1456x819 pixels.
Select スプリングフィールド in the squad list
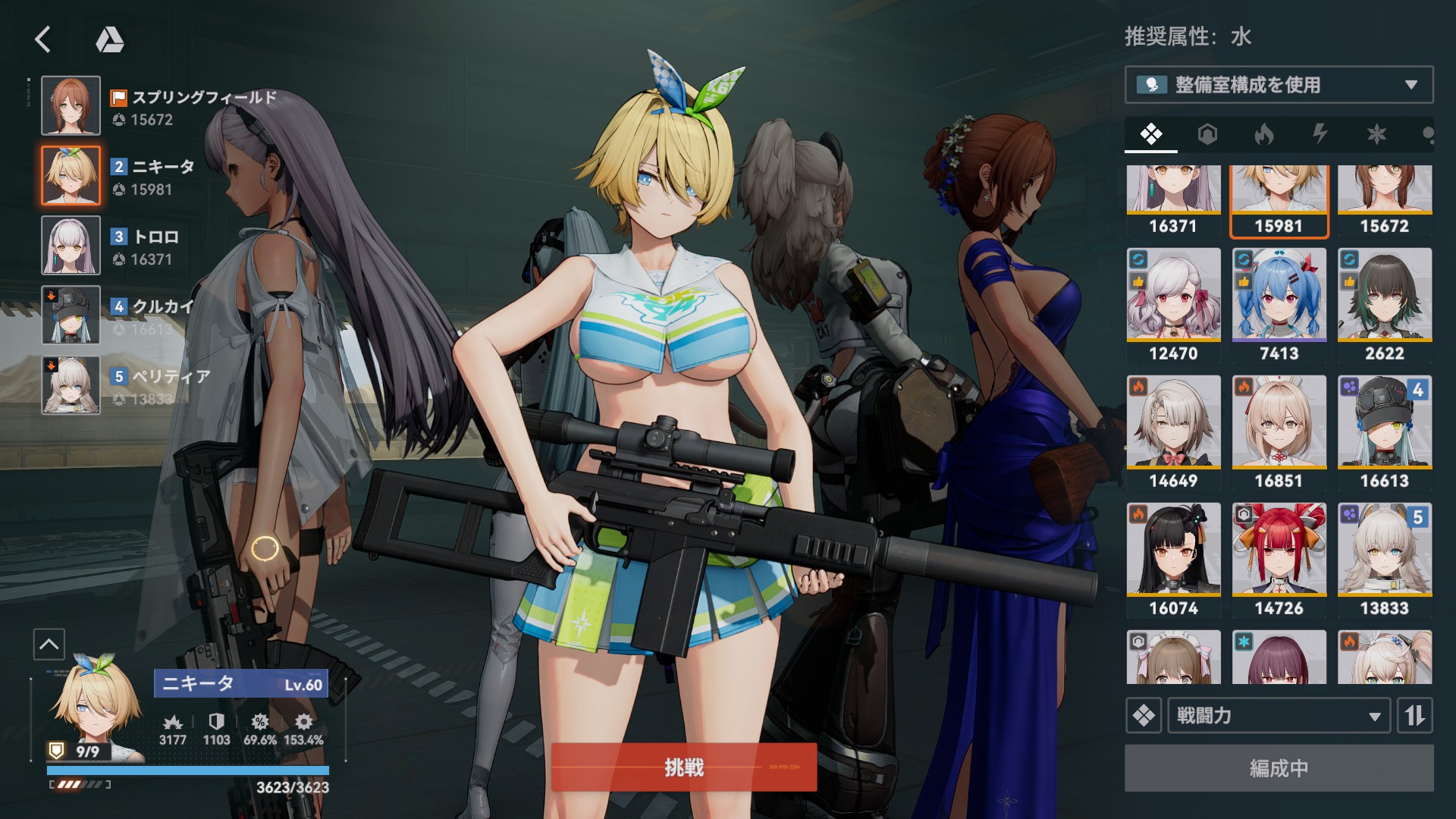click(71, 105)
